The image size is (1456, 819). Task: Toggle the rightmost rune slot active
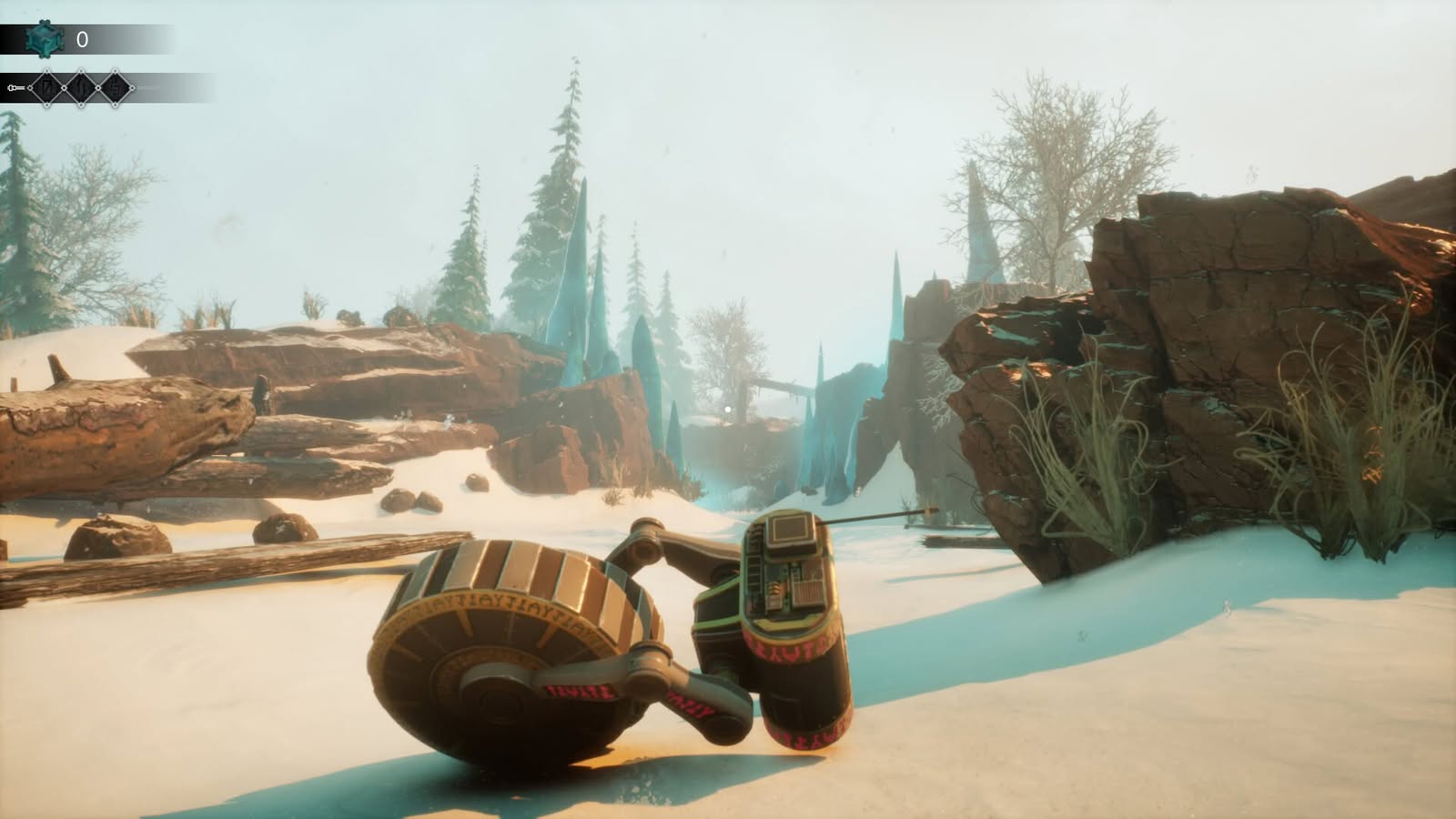click(x=115, y=87)
